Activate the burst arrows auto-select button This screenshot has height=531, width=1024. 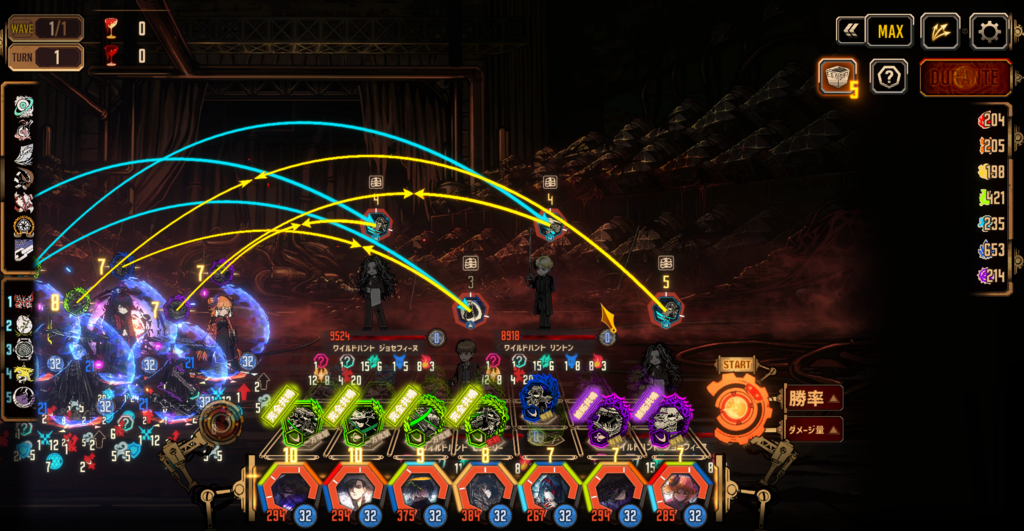click(940, 31)
